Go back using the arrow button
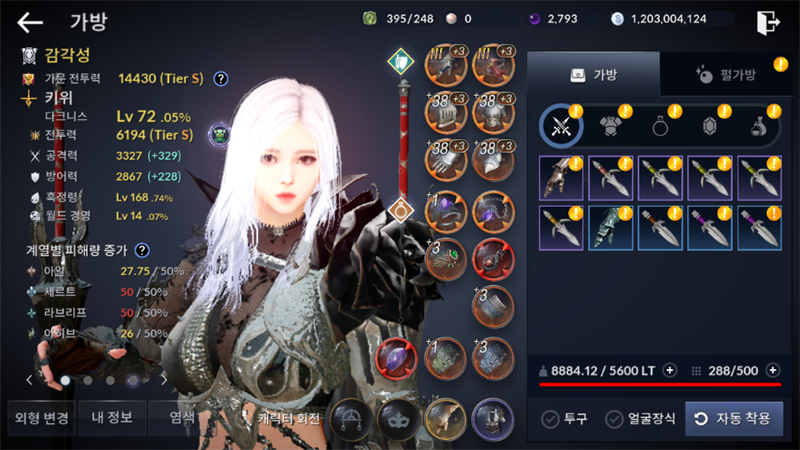Image resolution: width=800 pixels, height=450 pixels. [x=31, y=21]
